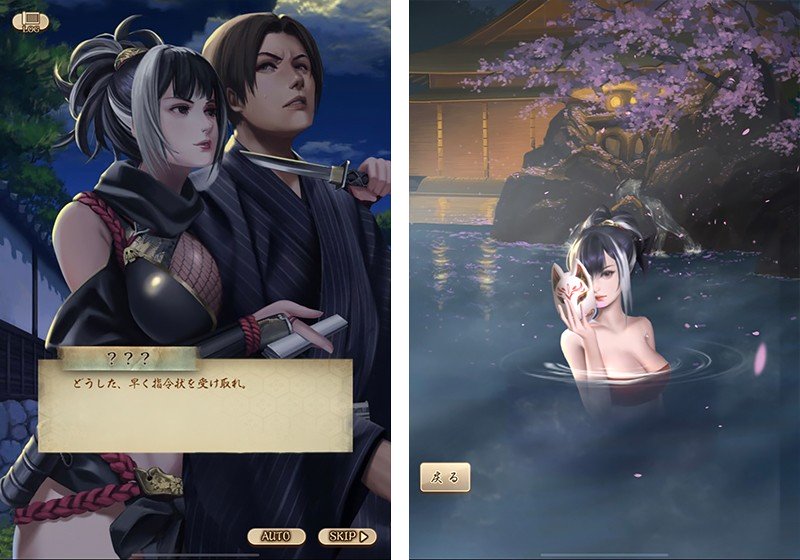This screenshot has width=800, height=560.
Task: Go back with the 戻る button
Action: point(444,477)
